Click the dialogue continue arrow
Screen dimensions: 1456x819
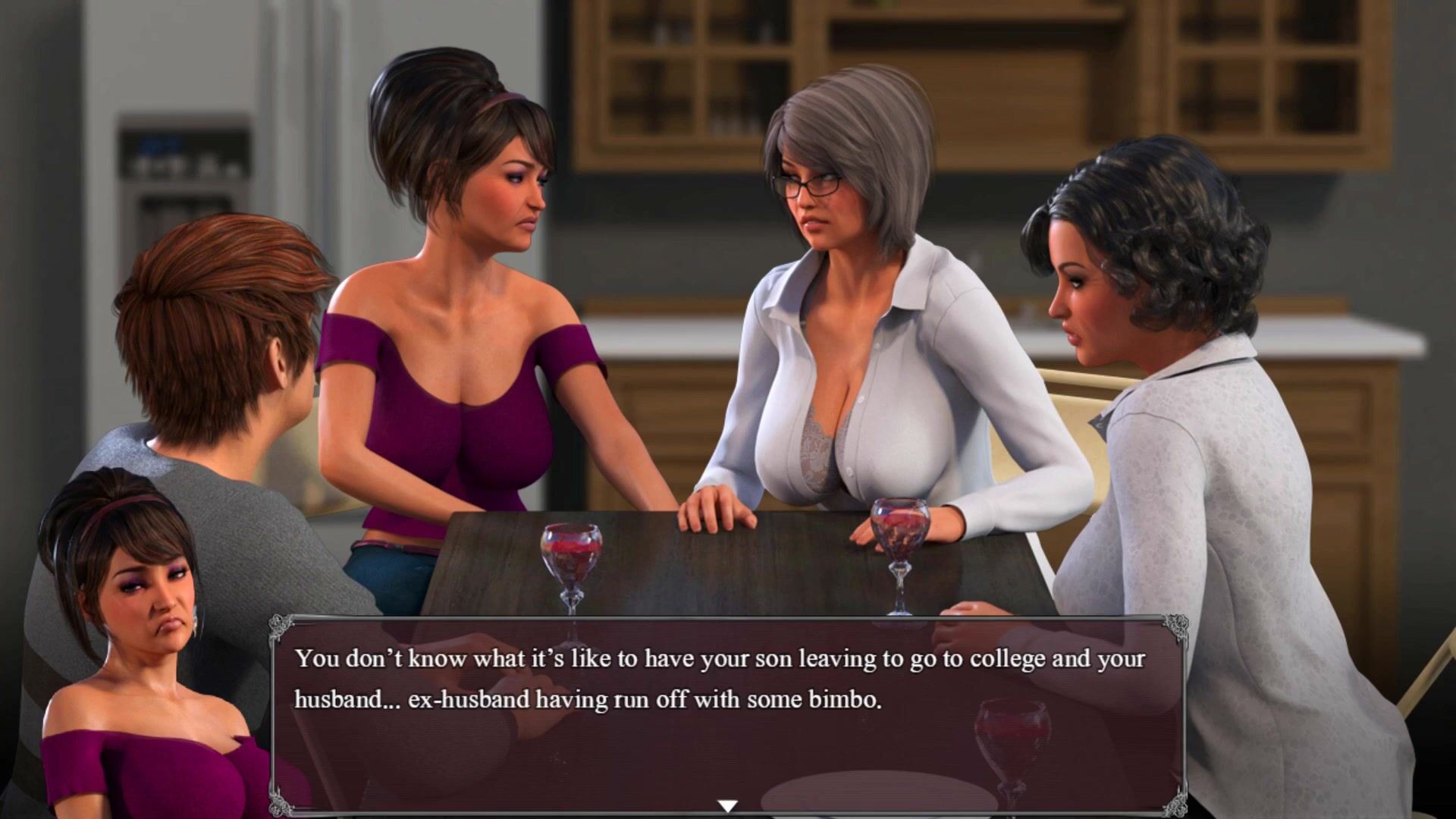click(x=727, y=805)
